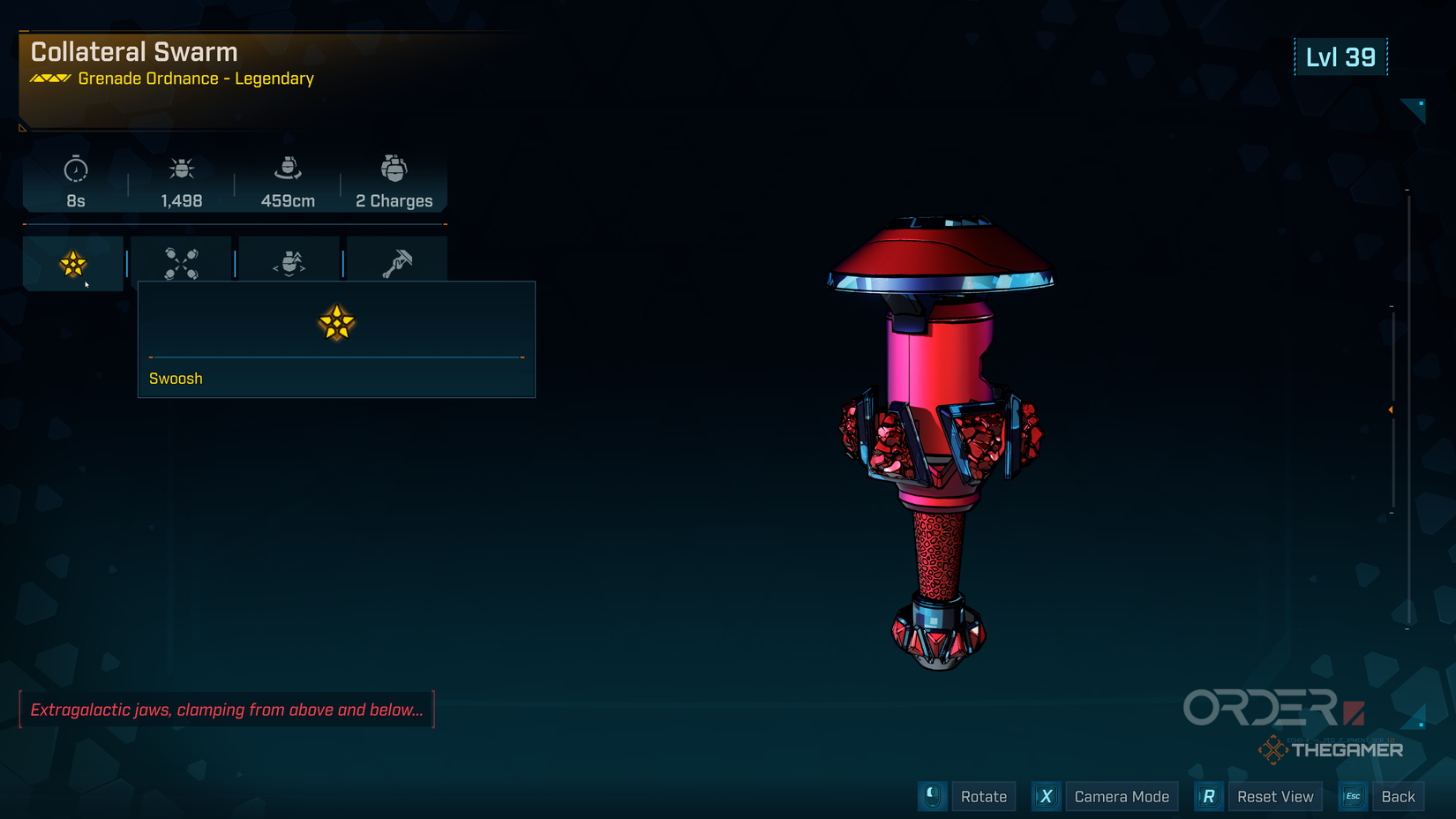Click the Esc key icon beside Back
The height and width of the screenshot is (819, 1456).
point(1352,796)
